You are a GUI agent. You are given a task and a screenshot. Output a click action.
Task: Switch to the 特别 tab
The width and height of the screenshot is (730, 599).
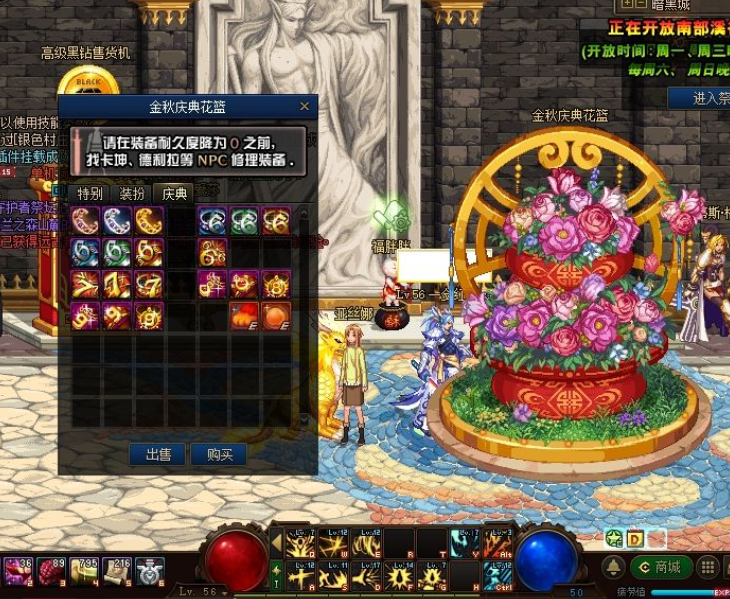pos(90,193)
